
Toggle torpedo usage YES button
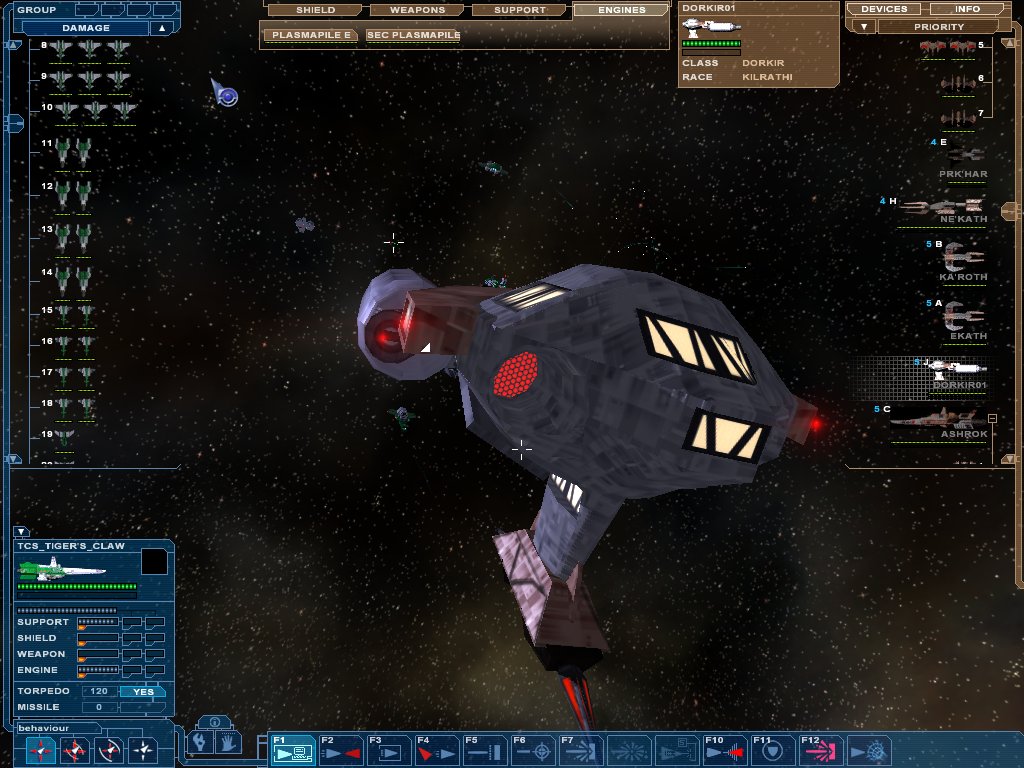coord(143,691)
